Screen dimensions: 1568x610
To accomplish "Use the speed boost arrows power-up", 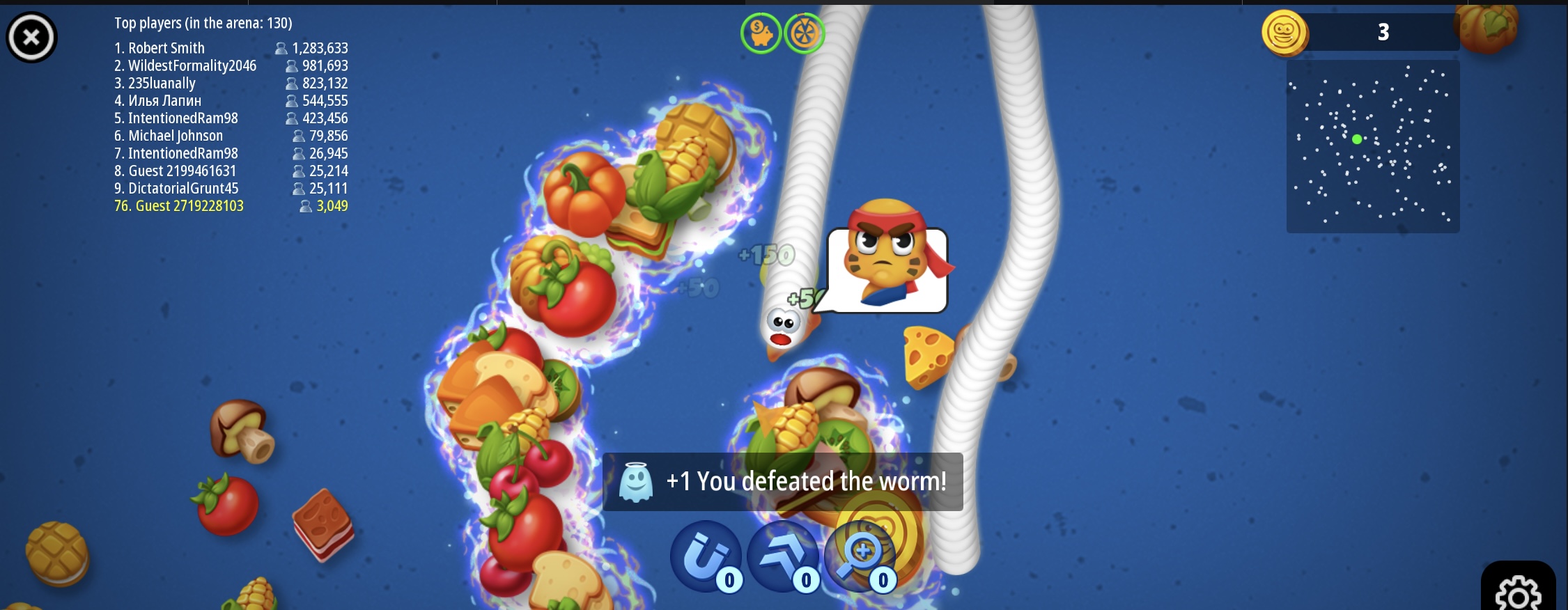I will (783, 556).
